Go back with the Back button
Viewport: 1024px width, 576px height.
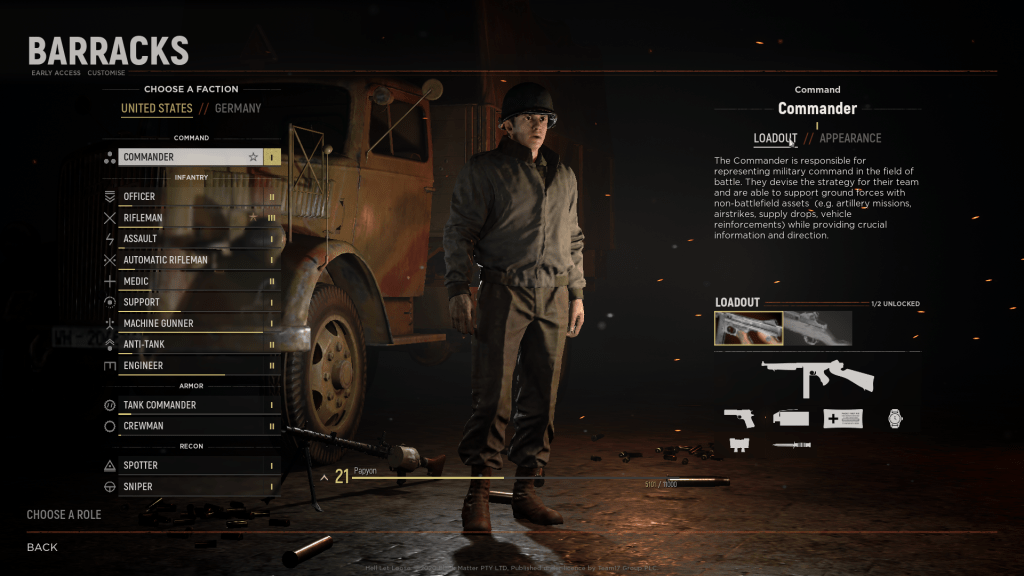click(42, 547)
